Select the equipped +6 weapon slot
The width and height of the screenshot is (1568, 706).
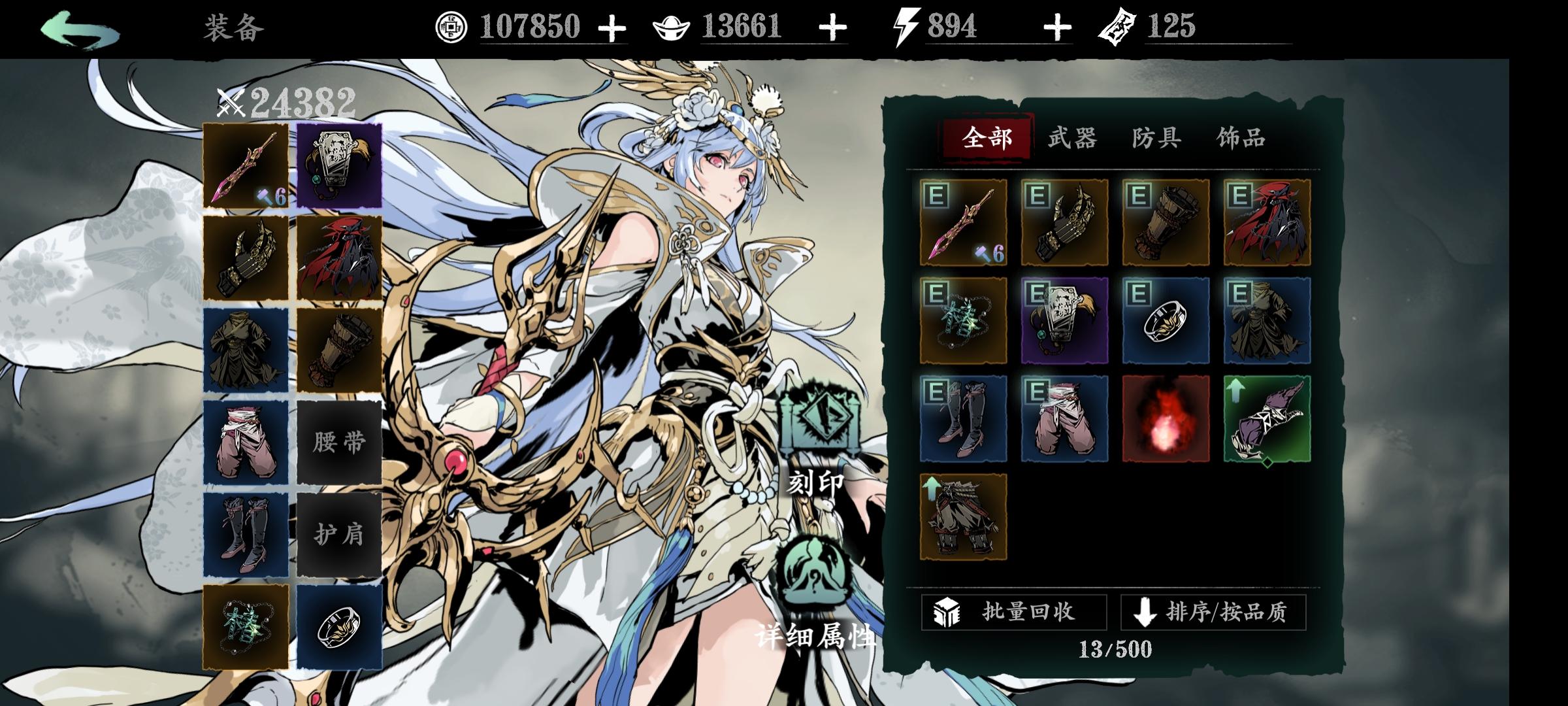[247, 165]
